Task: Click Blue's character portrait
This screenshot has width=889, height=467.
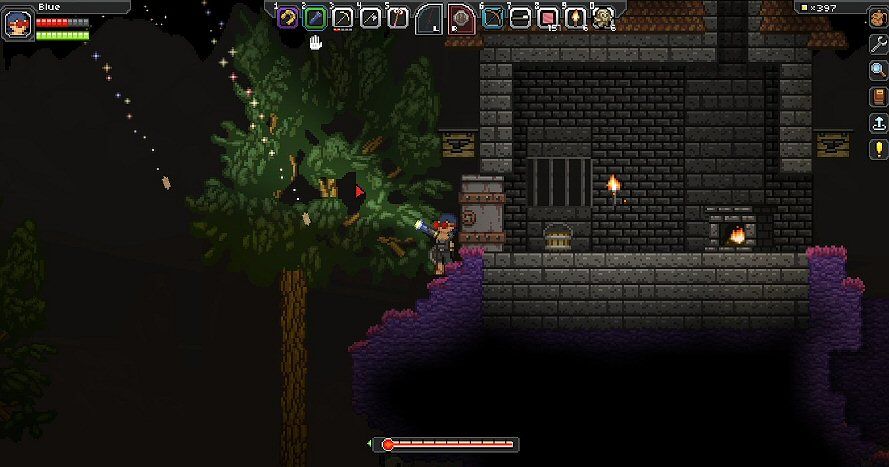Action: click(18, 24)
